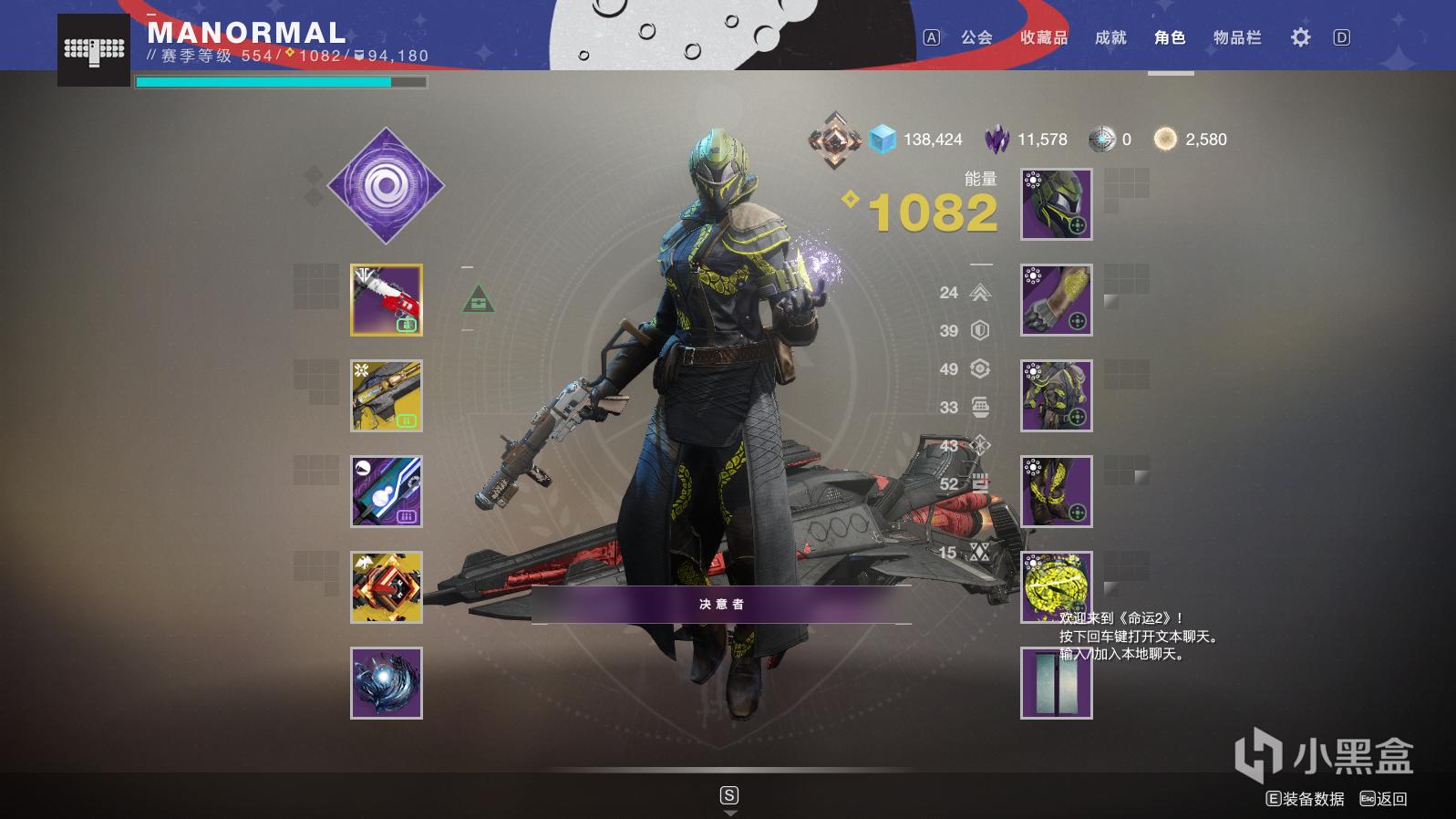Open the 物品栏 (Inventory) tab
The height and width of the screenshot is (819, 1456).
point(1237,37)
